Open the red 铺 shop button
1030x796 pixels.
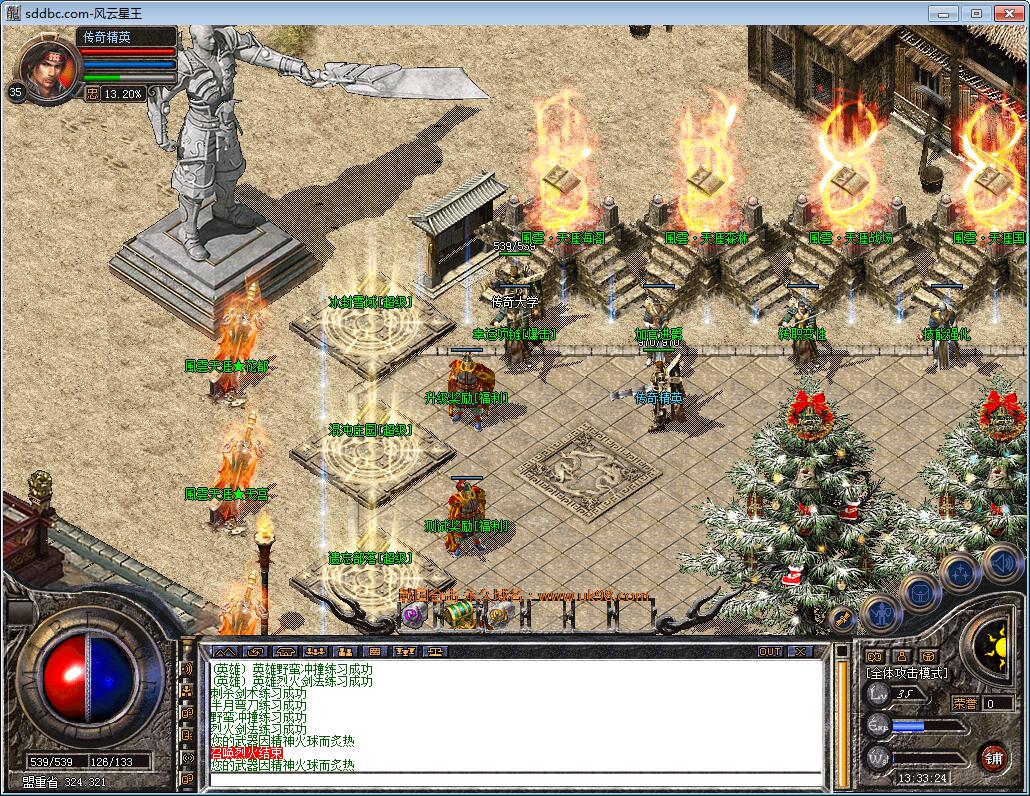point(993,756)
